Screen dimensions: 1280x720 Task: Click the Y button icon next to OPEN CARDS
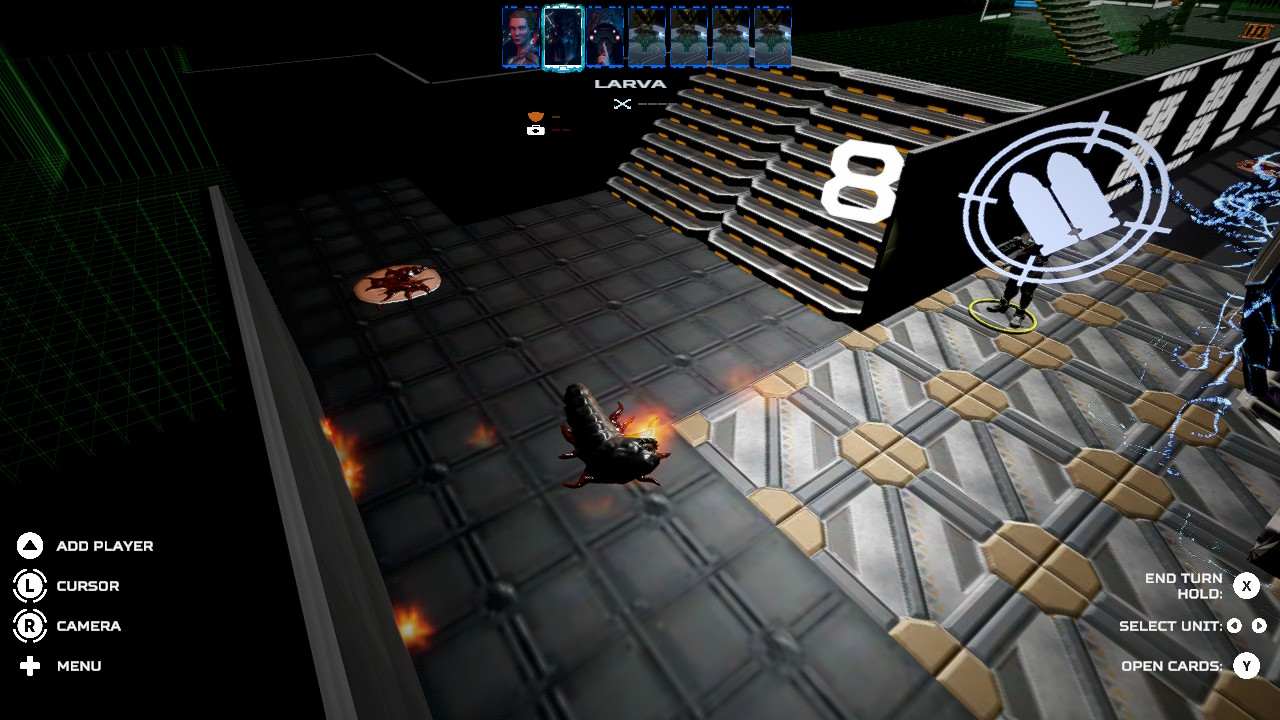coord(1246,665)
